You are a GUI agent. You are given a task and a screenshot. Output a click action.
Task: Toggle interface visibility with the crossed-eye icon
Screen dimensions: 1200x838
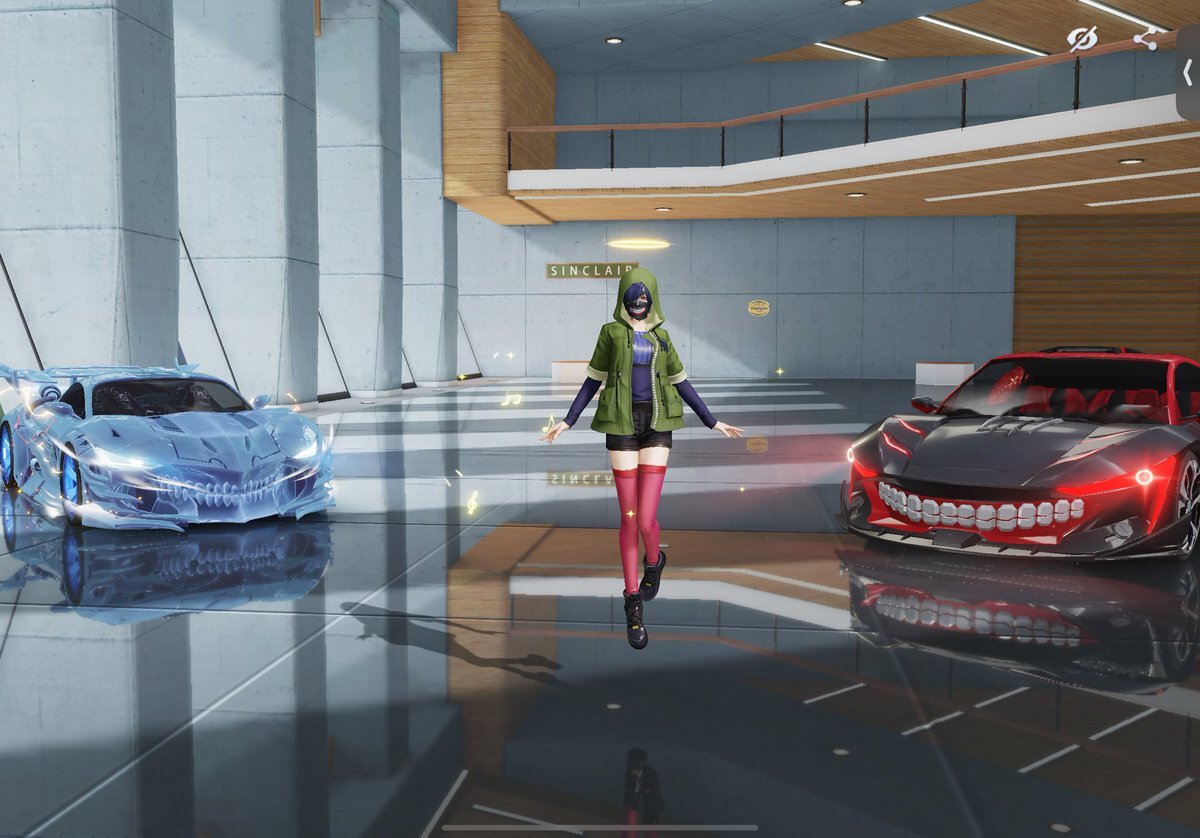tap(1081, 39)
